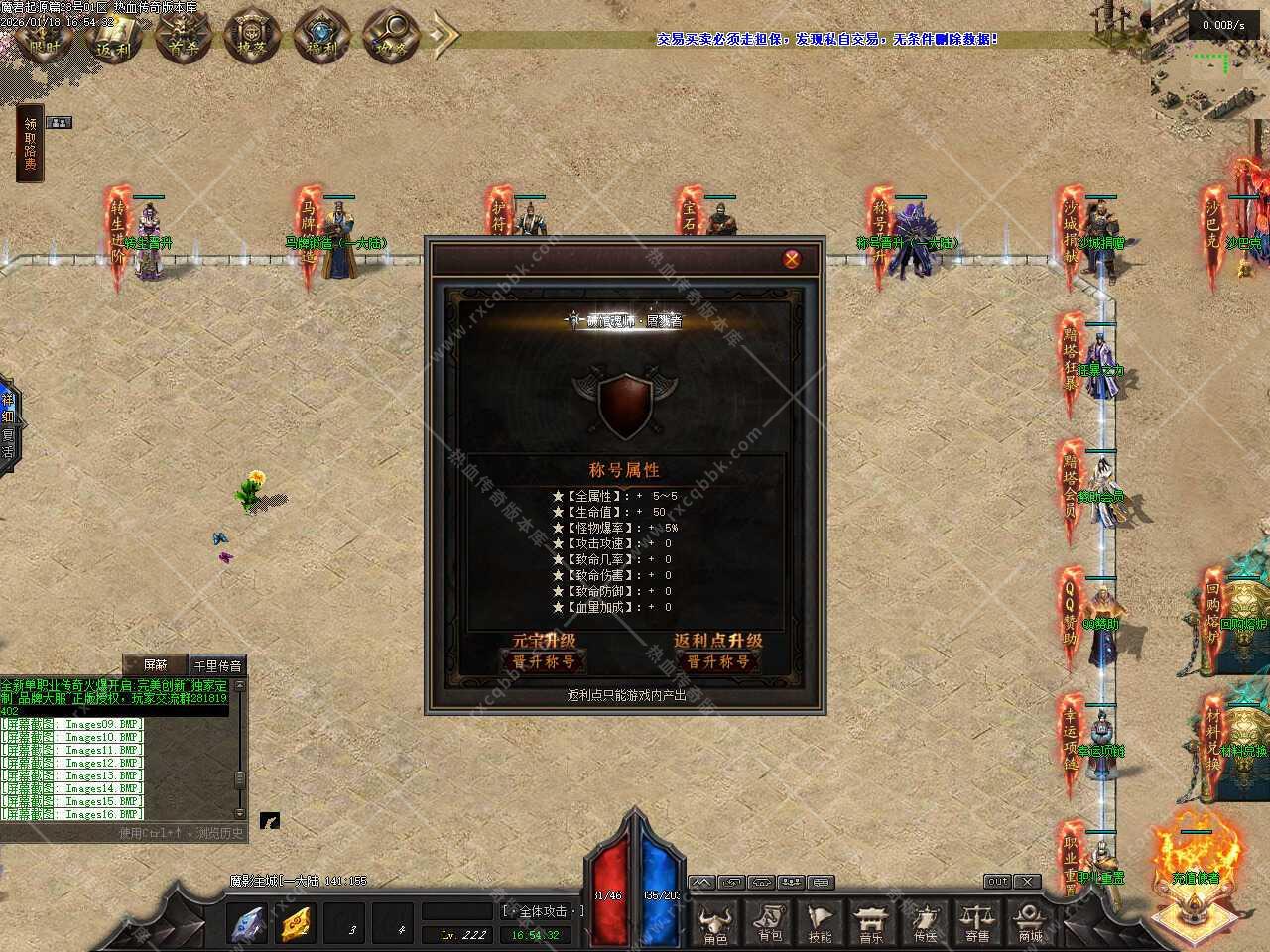The image size is (1270, 952).
Task: Click the 领取路费 claim button
Action: [x=31, y=144]
